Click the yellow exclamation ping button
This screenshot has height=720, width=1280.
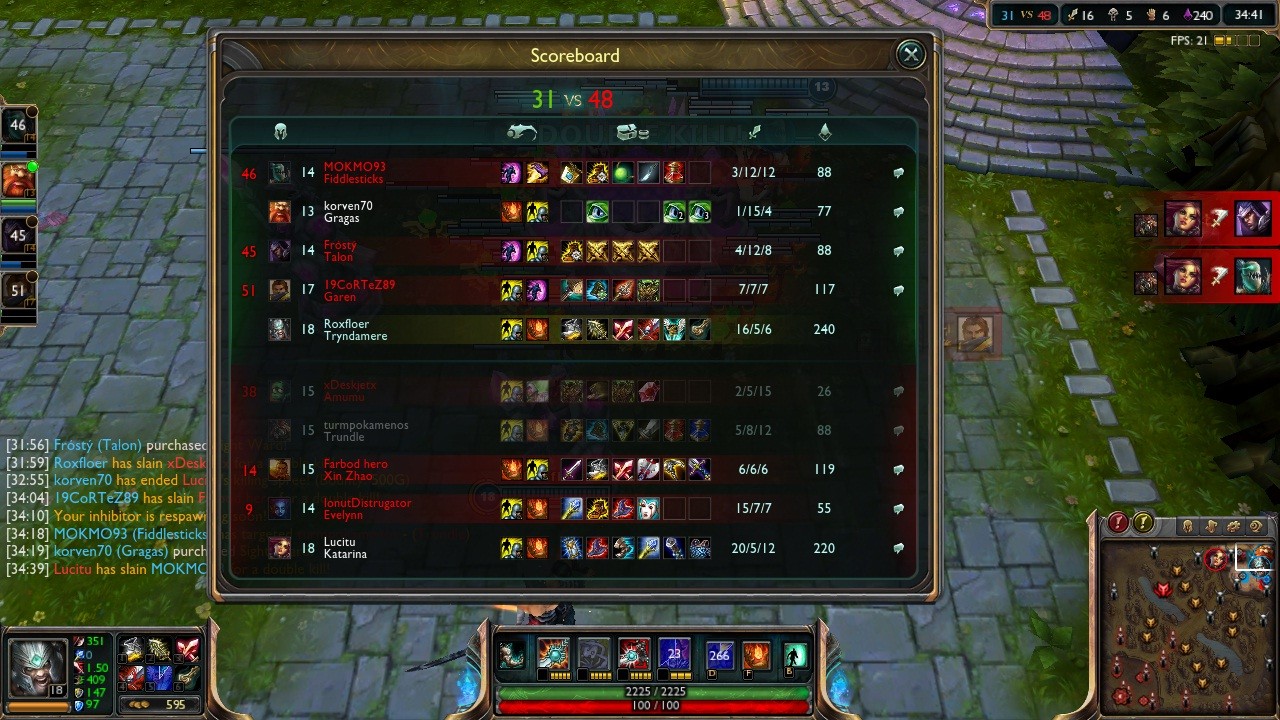click(x=1142, y=523)
